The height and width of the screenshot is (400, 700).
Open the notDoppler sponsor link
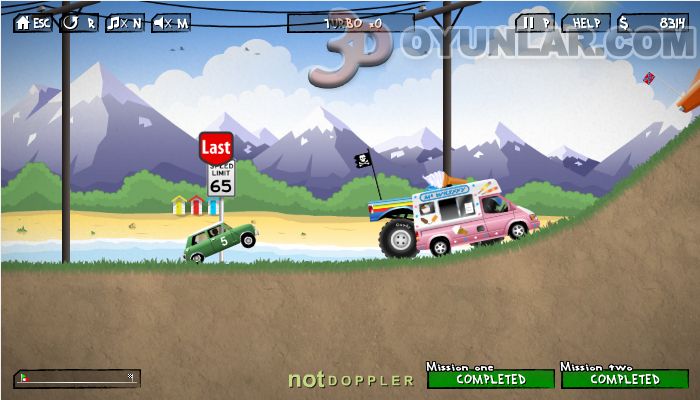point(350,380)
